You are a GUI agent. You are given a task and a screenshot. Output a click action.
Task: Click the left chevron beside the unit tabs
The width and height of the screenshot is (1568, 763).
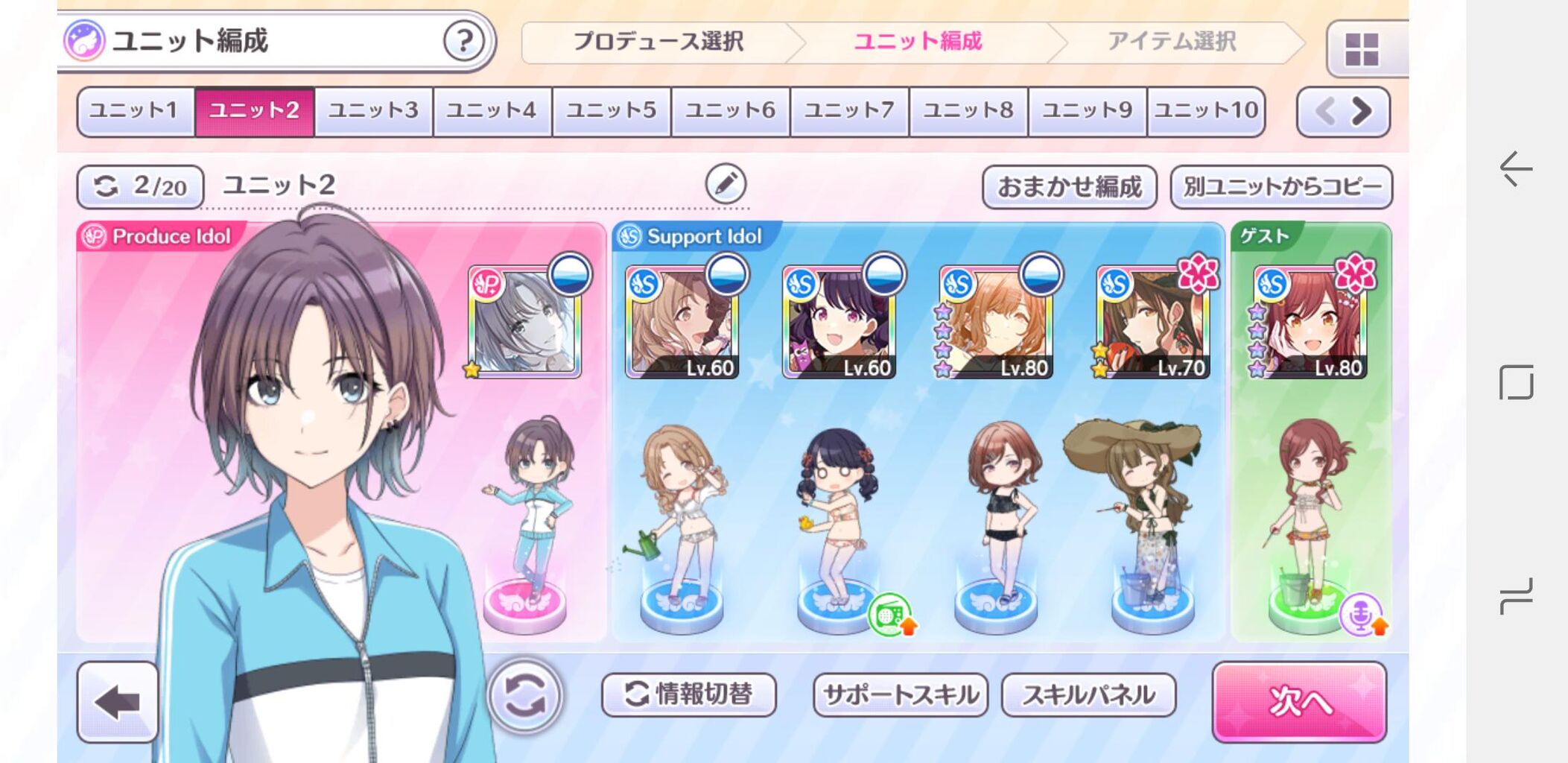pyautogui.click(x=1324, y=110)
